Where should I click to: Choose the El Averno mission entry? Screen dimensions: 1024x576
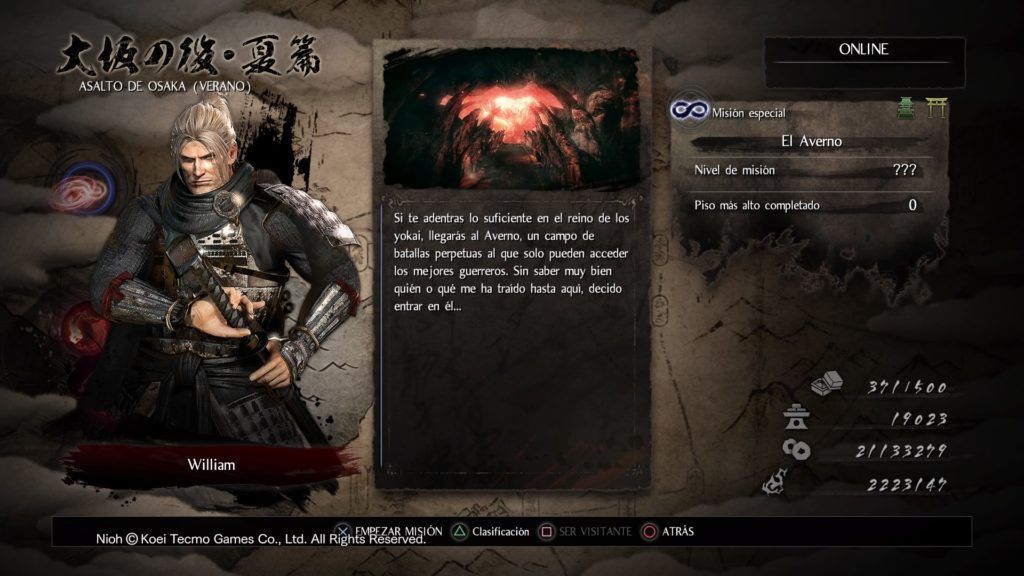tap(811, 141)
